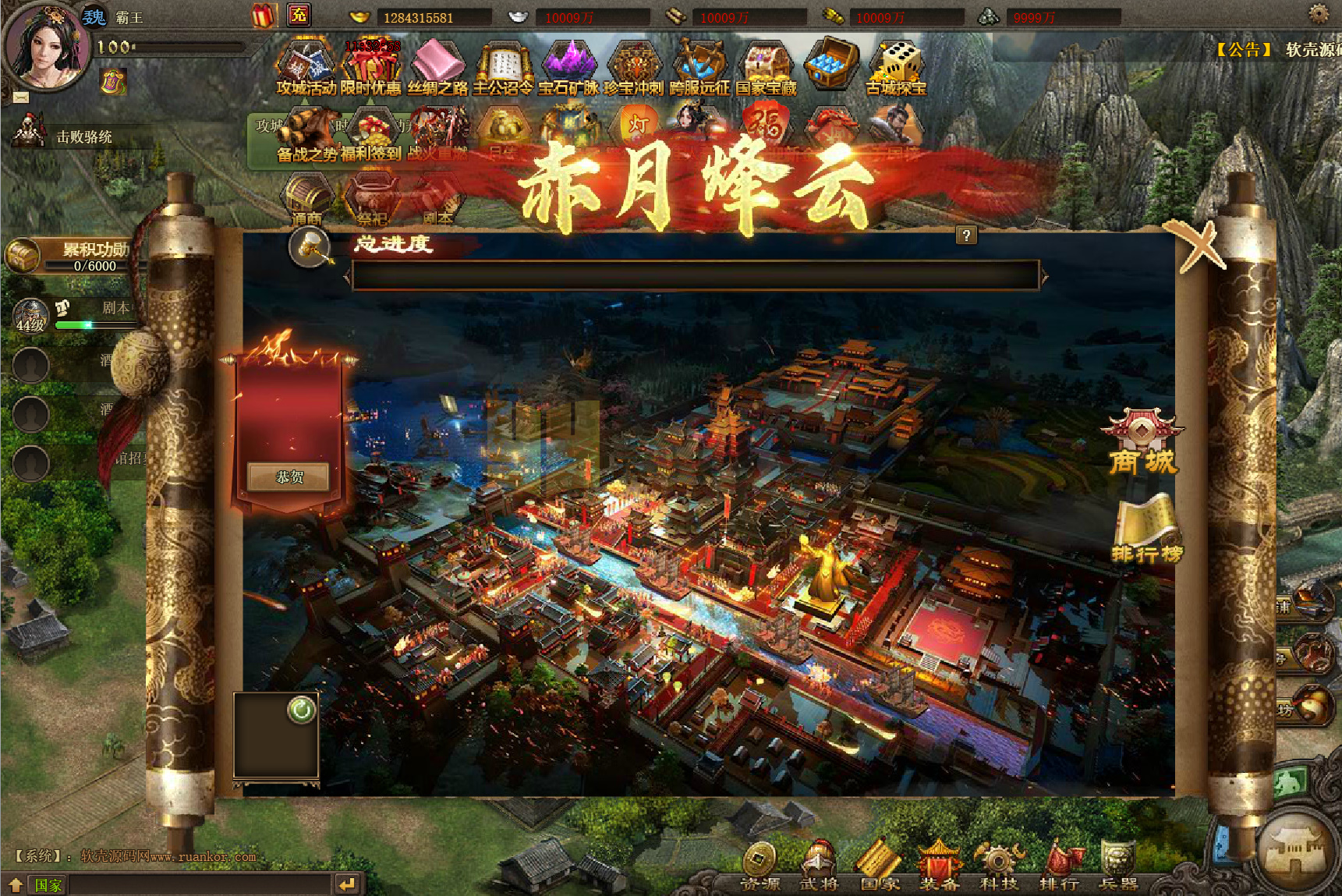Open the 排行榜 leaderboard scroll
1342x896 pixels.
click(1146, 529)
